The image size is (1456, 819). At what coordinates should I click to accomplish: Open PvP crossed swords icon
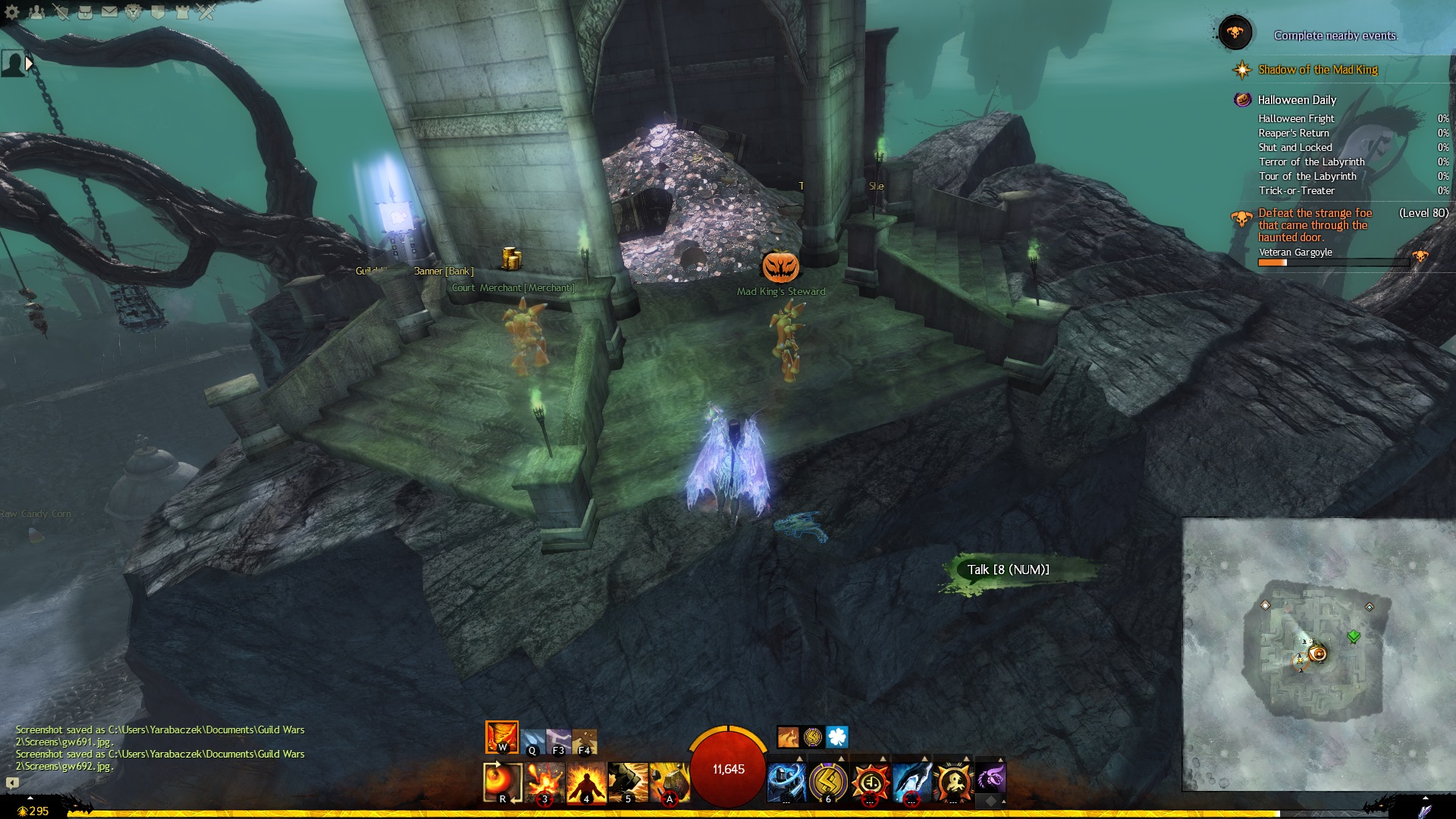pyautogui.click(x=206, y=12)
